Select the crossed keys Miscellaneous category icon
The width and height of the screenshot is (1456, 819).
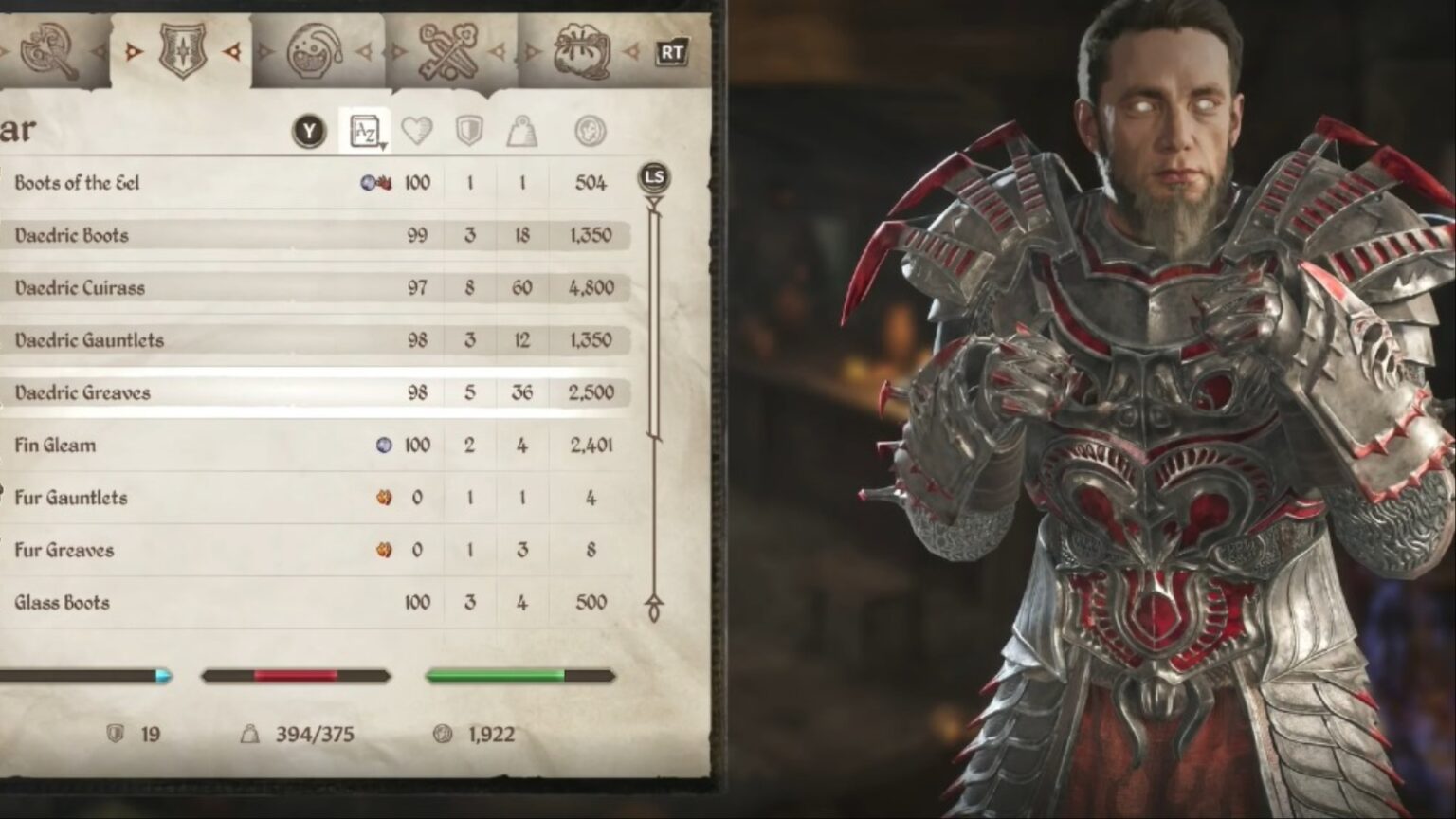(447, 49)
